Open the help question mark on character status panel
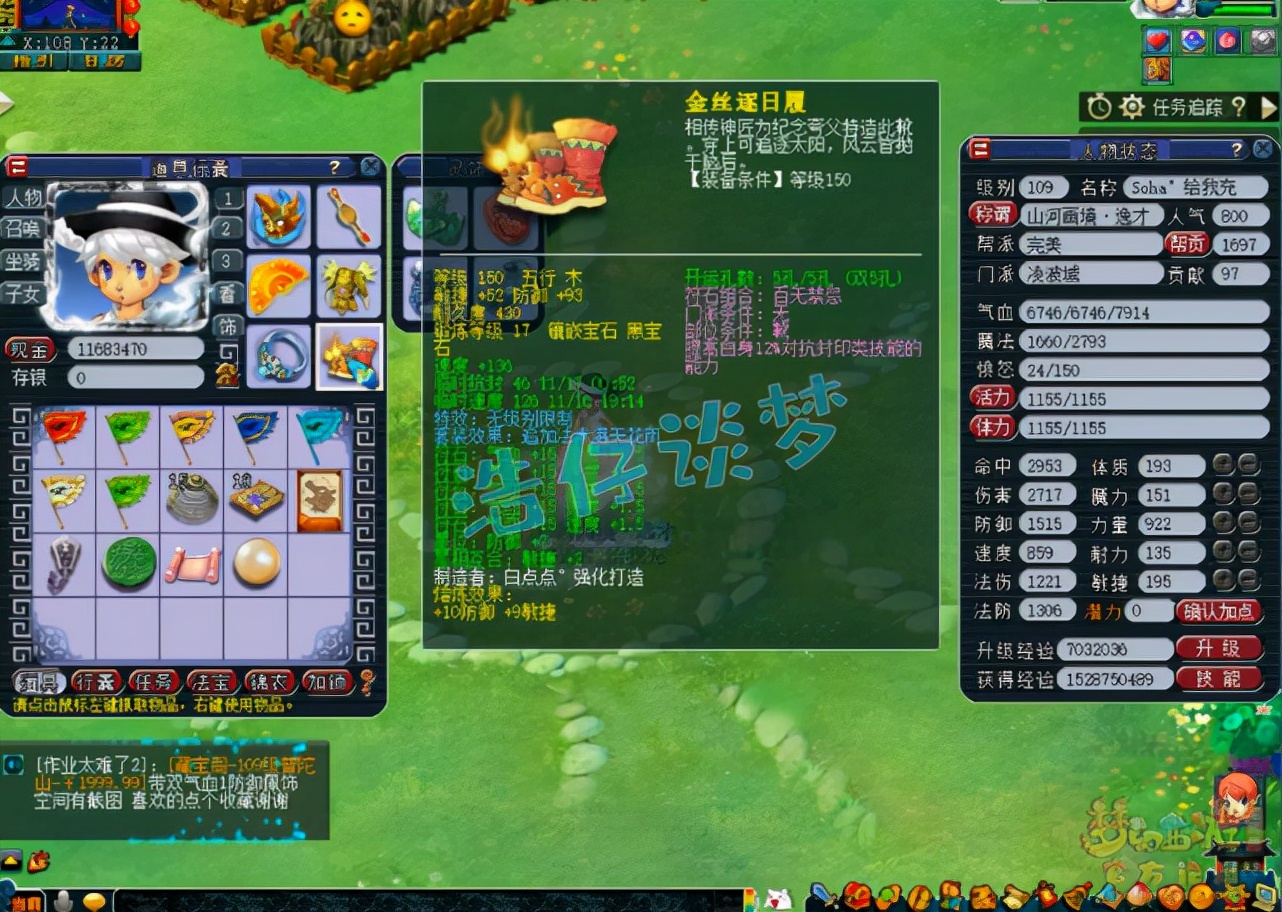 coord(1238,150)
